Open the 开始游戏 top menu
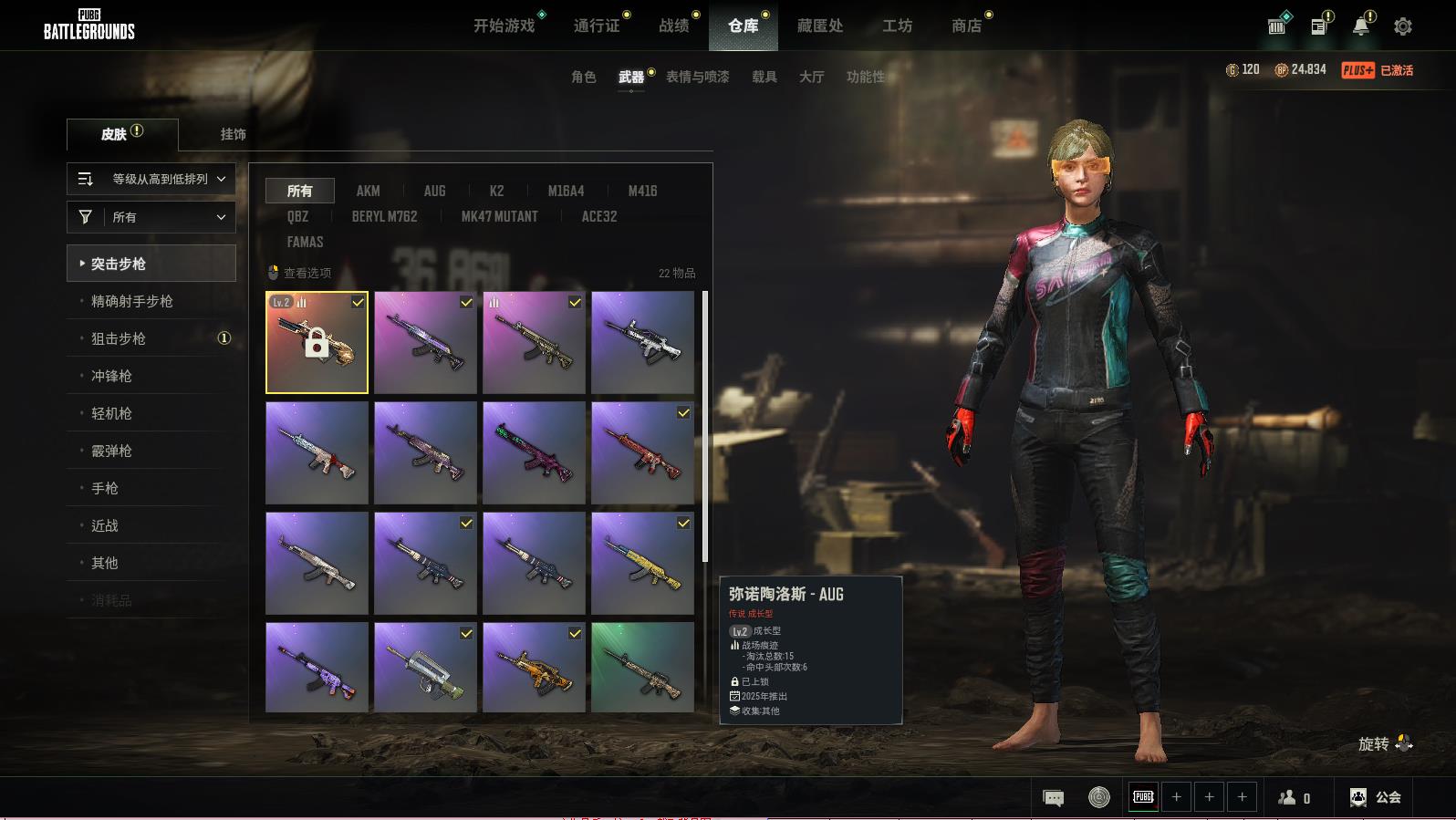 (x=504, y=26)
